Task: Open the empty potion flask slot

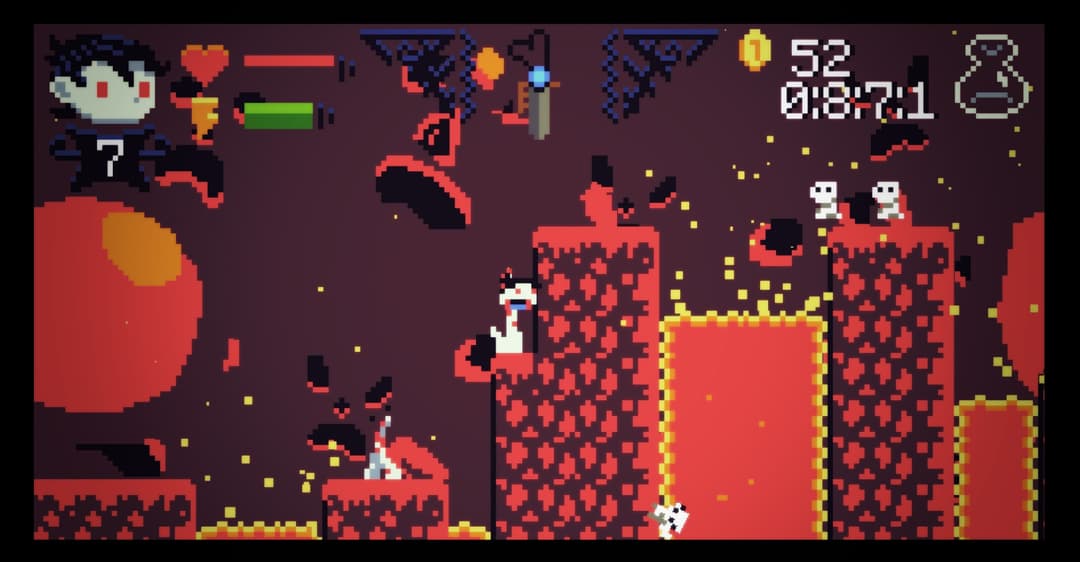Action: 991,78
